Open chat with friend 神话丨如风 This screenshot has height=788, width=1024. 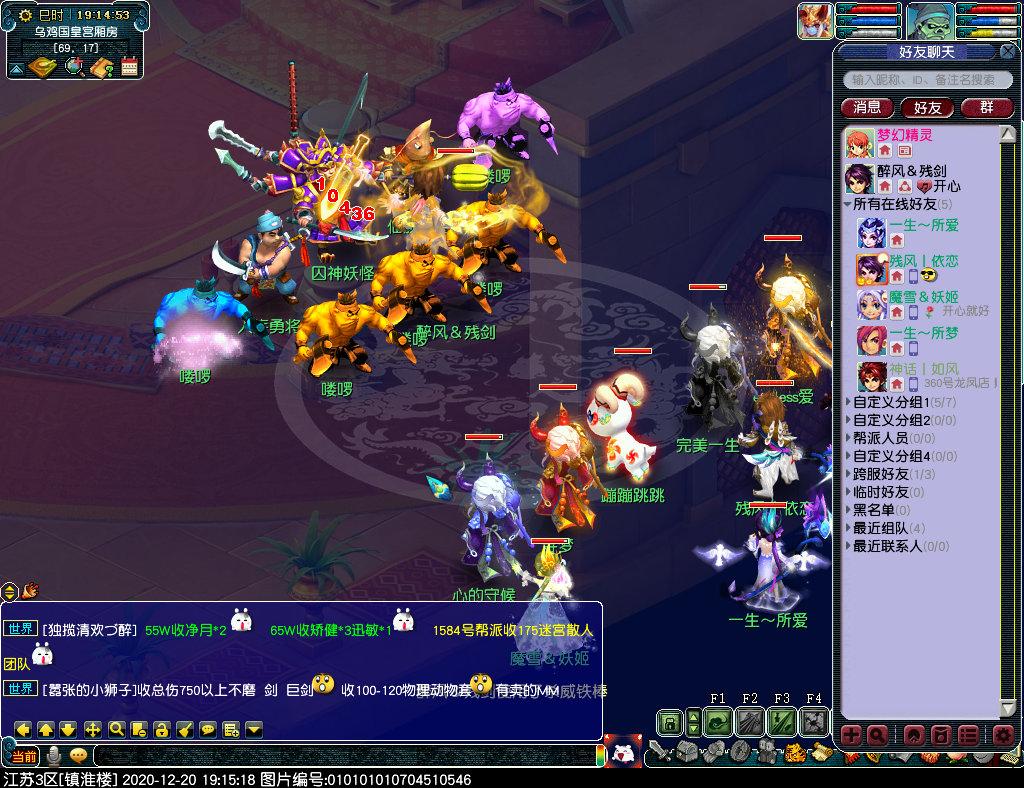coord(910,369)
